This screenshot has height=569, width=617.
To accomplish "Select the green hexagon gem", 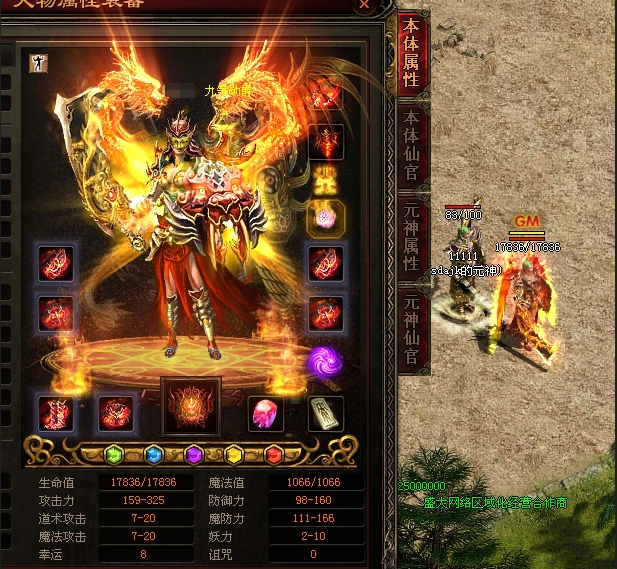I will click(x=116, y=455).
